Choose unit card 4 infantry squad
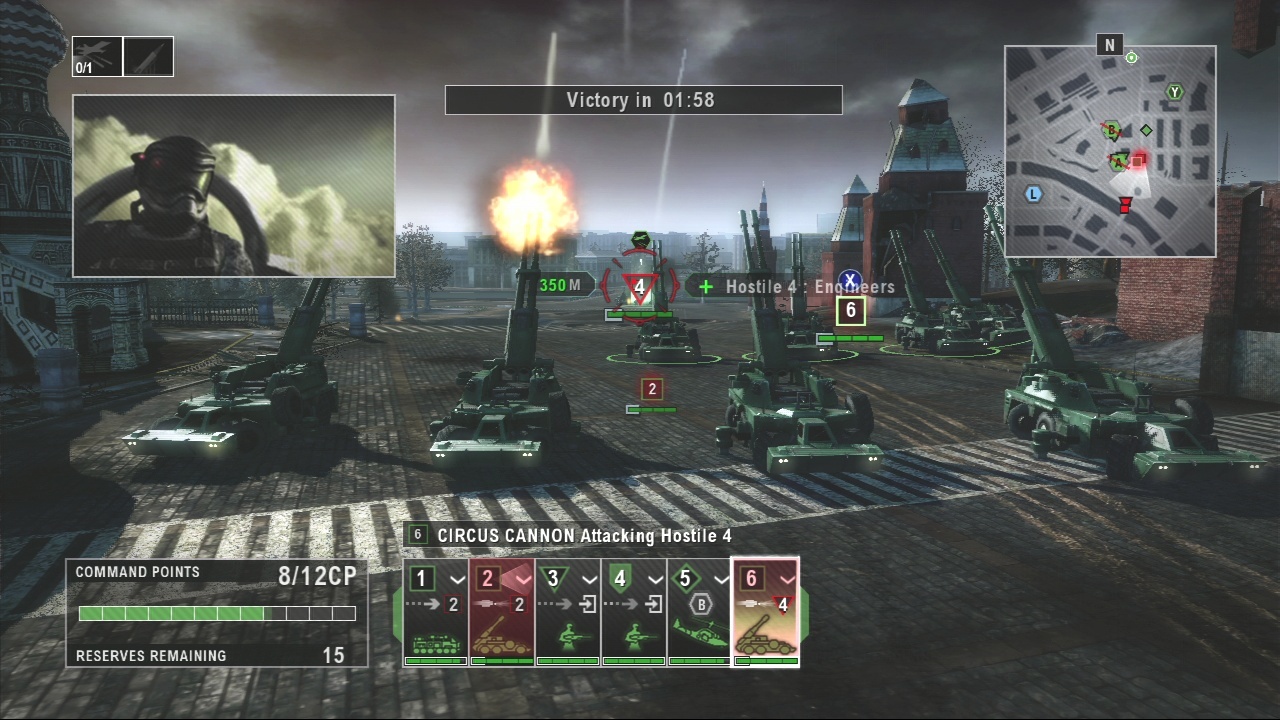Viewport: 1280px width, 720px height. pyautogui.click(x=633, y=612)
